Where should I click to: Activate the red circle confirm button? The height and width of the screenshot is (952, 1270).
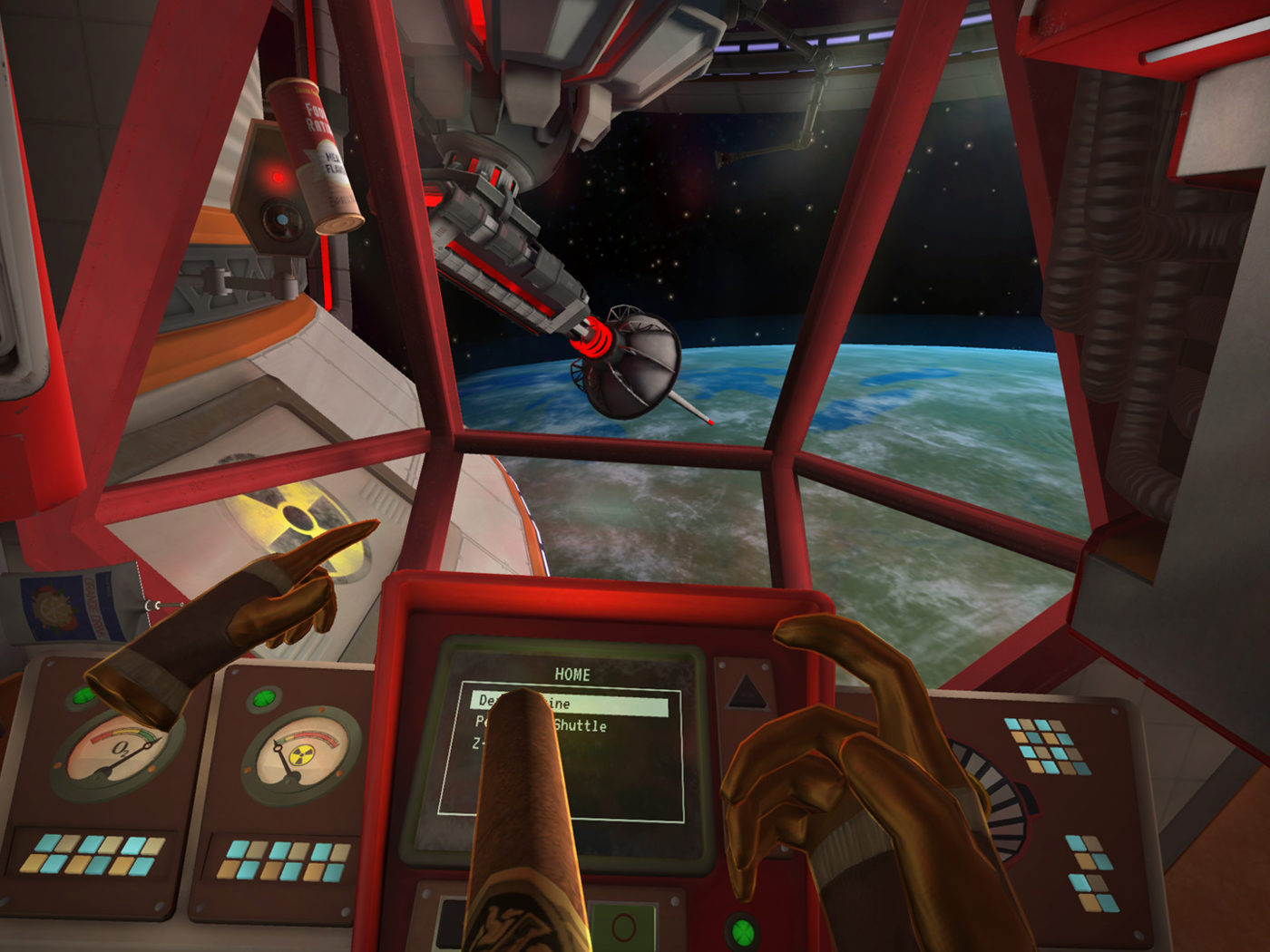(624, 928)
